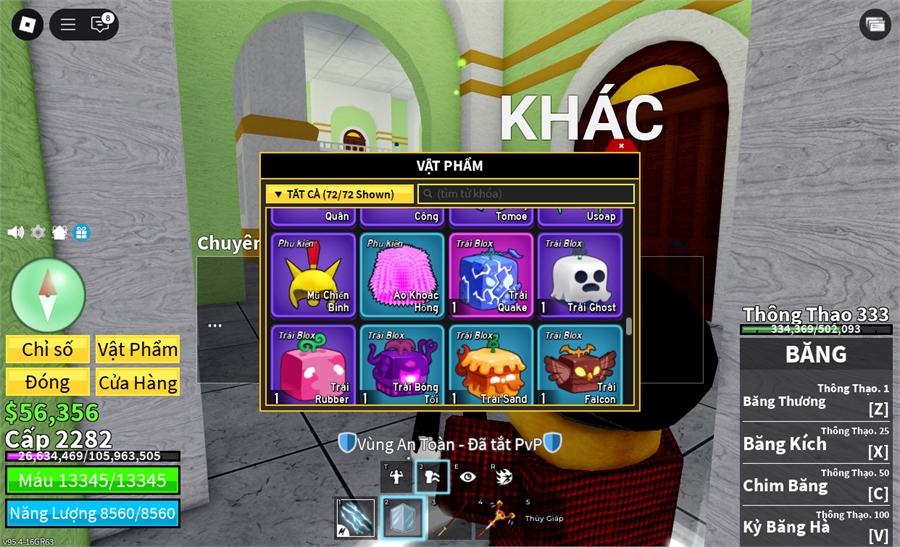Viewport: 900px width, 547px height.
Task: Choose the Trái Bóng Tối fruit
Action: pos(402,365)
